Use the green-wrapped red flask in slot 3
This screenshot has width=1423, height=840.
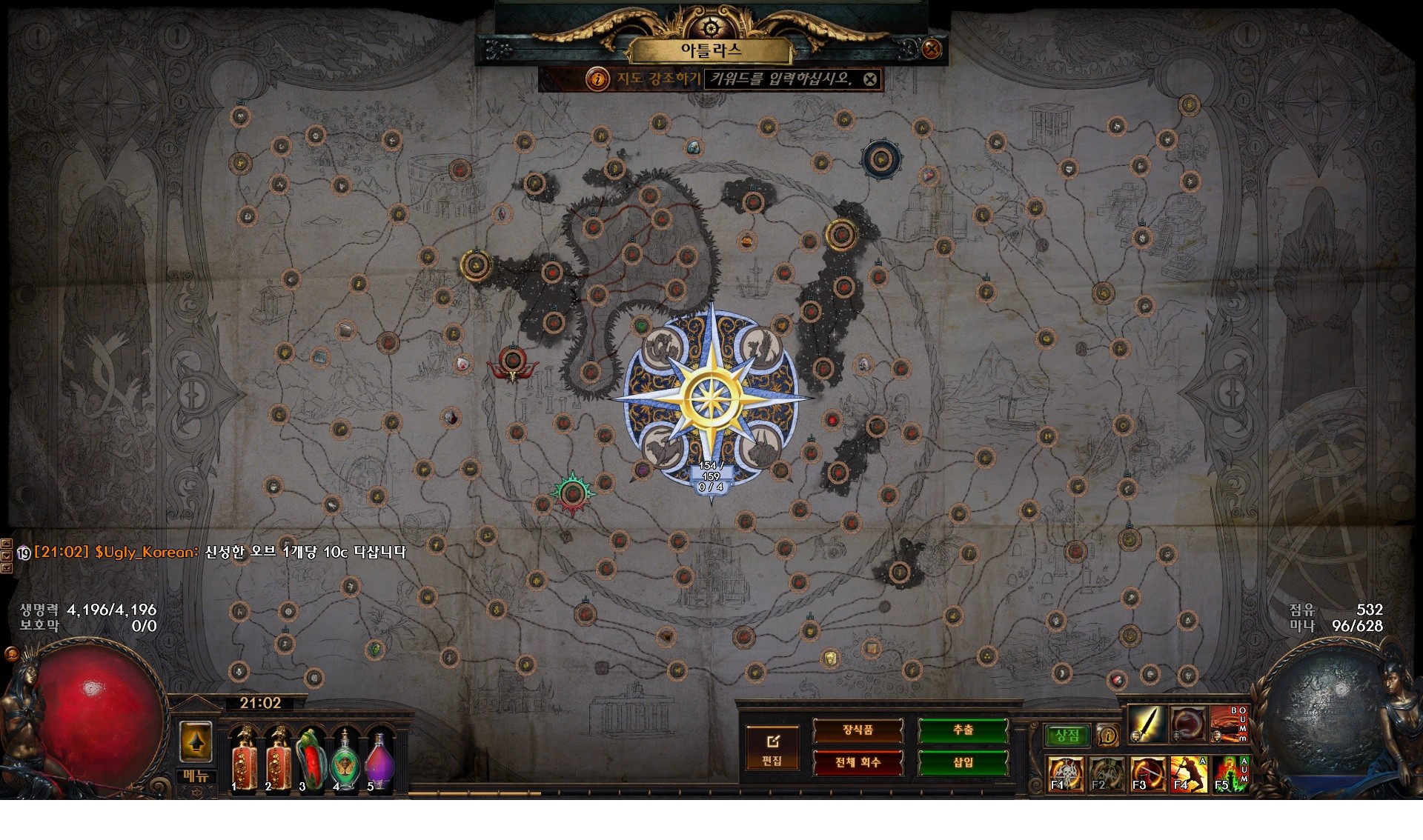(311, 760)
